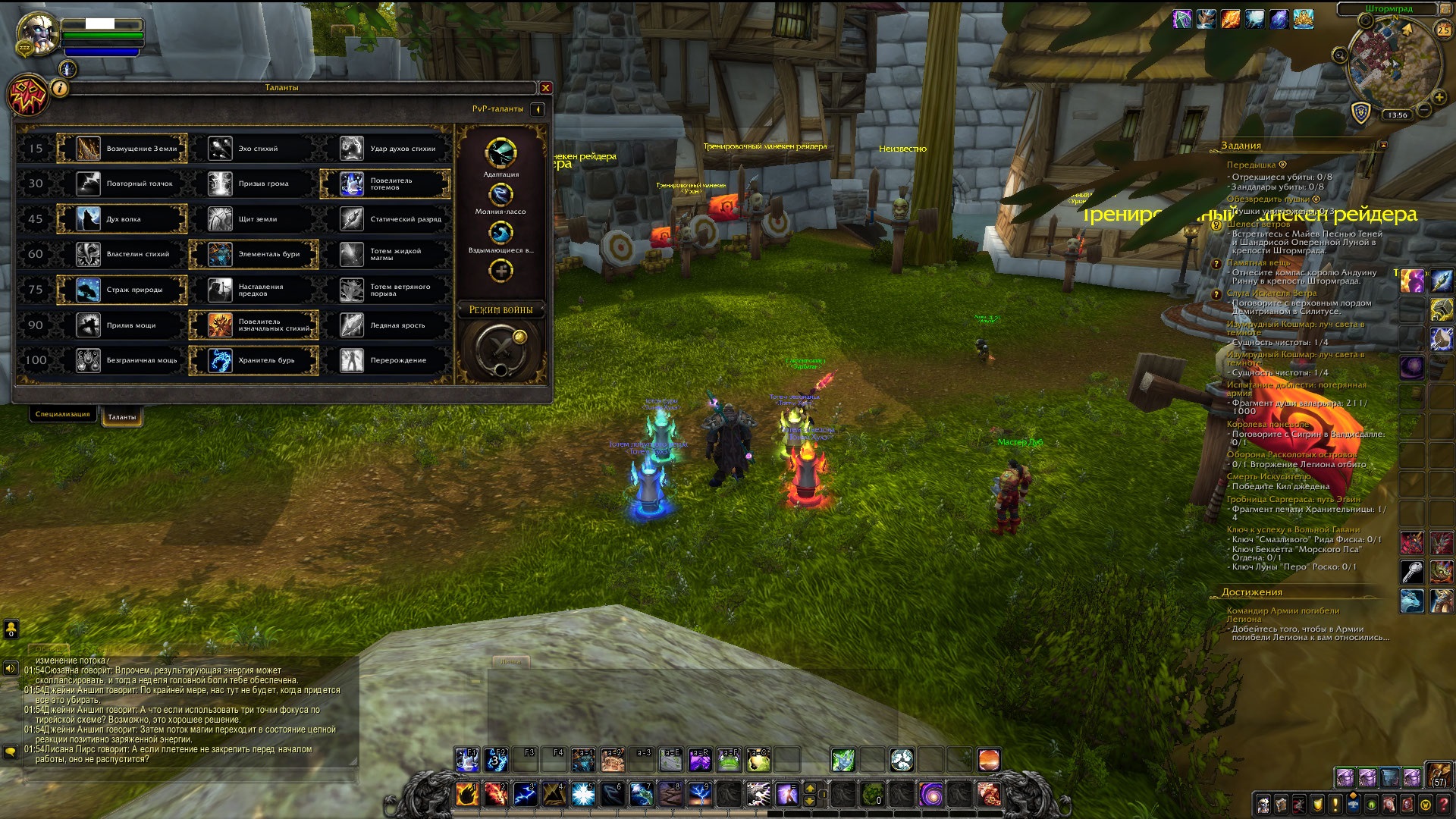
Task: Click the player portrait frame
Action: pos(38,34)
